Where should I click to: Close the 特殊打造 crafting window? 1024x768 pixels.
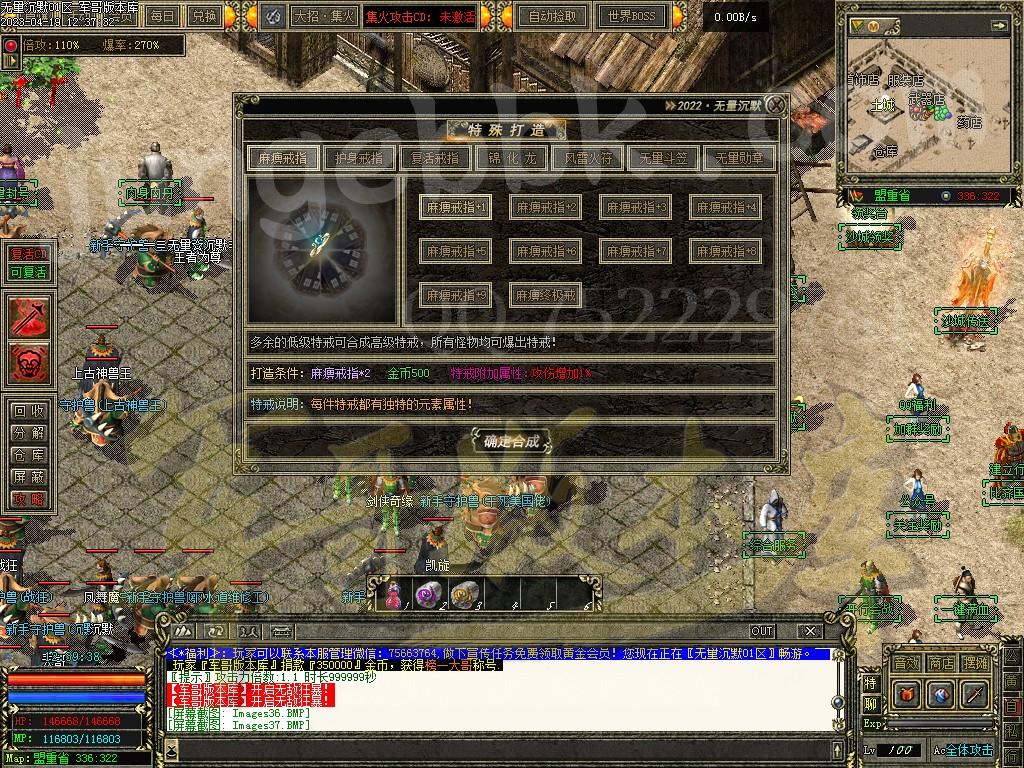coord(775,104)
